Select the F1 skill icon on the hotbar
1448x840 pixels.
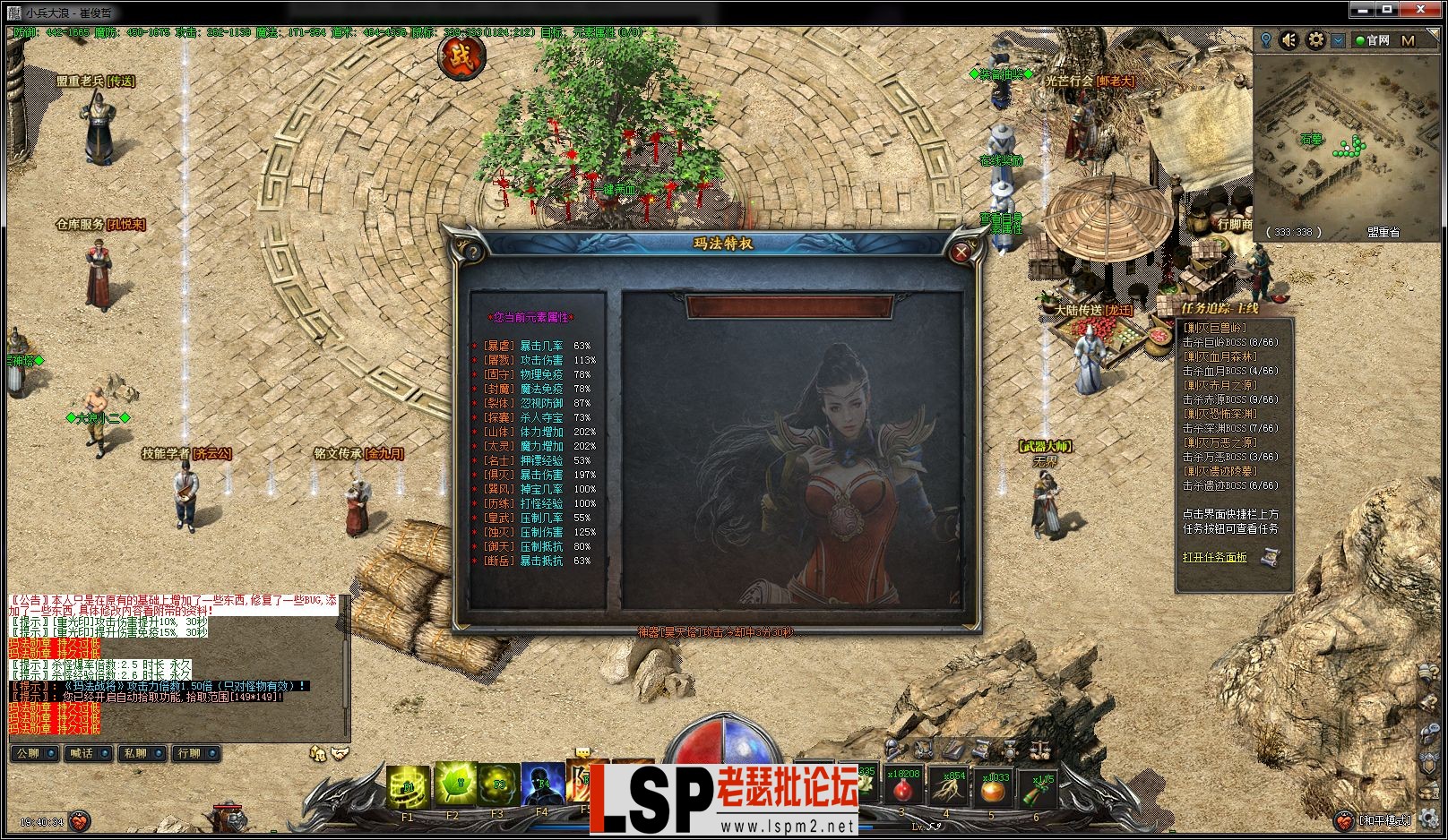(x=407, y=785)
